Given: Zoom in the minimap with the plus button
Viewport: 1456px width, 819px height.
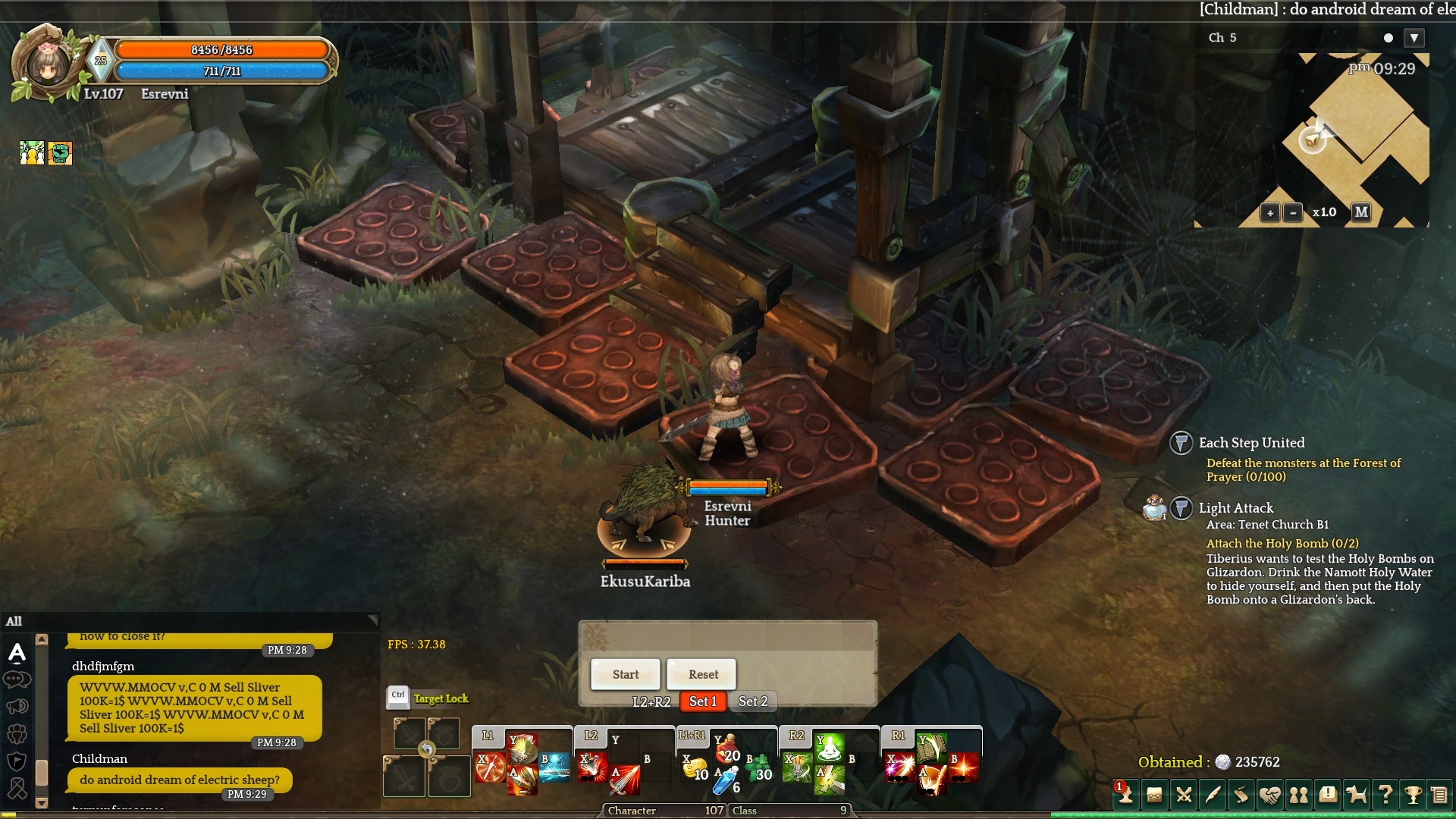Looking at the screenshot, I should point(1270,213).
